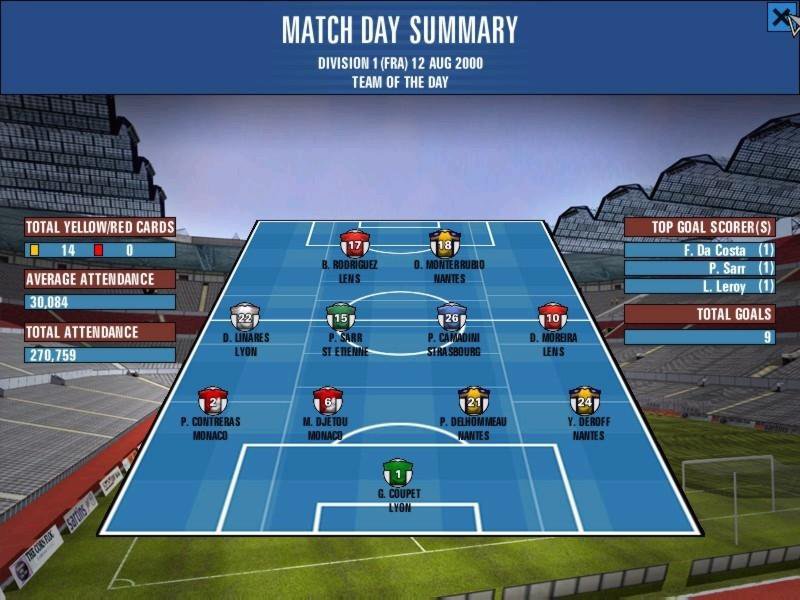Select B. Rodriguez's number 17 shirt

356,244
